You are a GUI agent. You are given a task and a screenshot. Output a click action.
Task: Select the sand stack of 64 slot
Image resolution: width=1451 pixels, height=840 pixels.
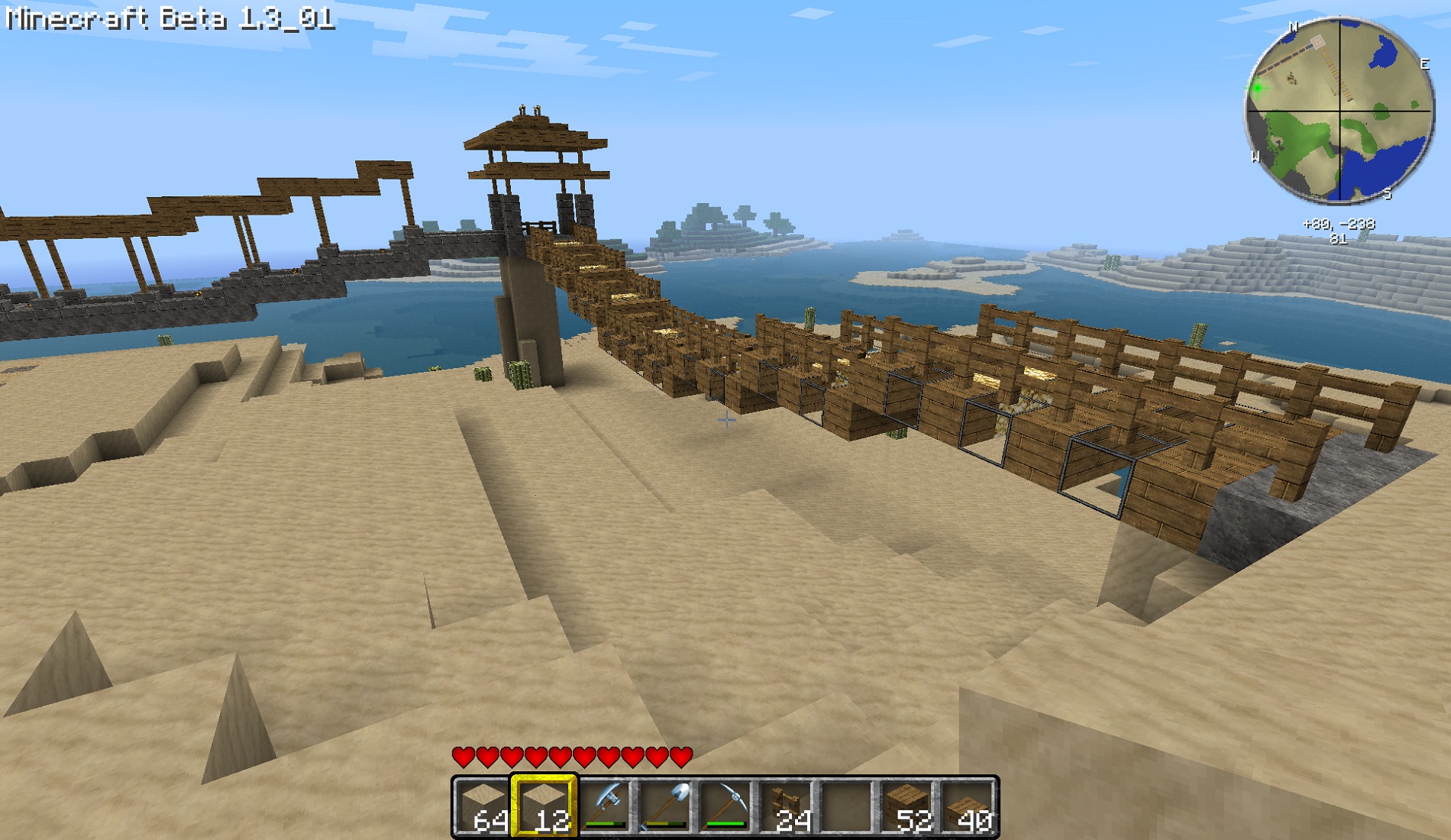[x=482, y=807]
